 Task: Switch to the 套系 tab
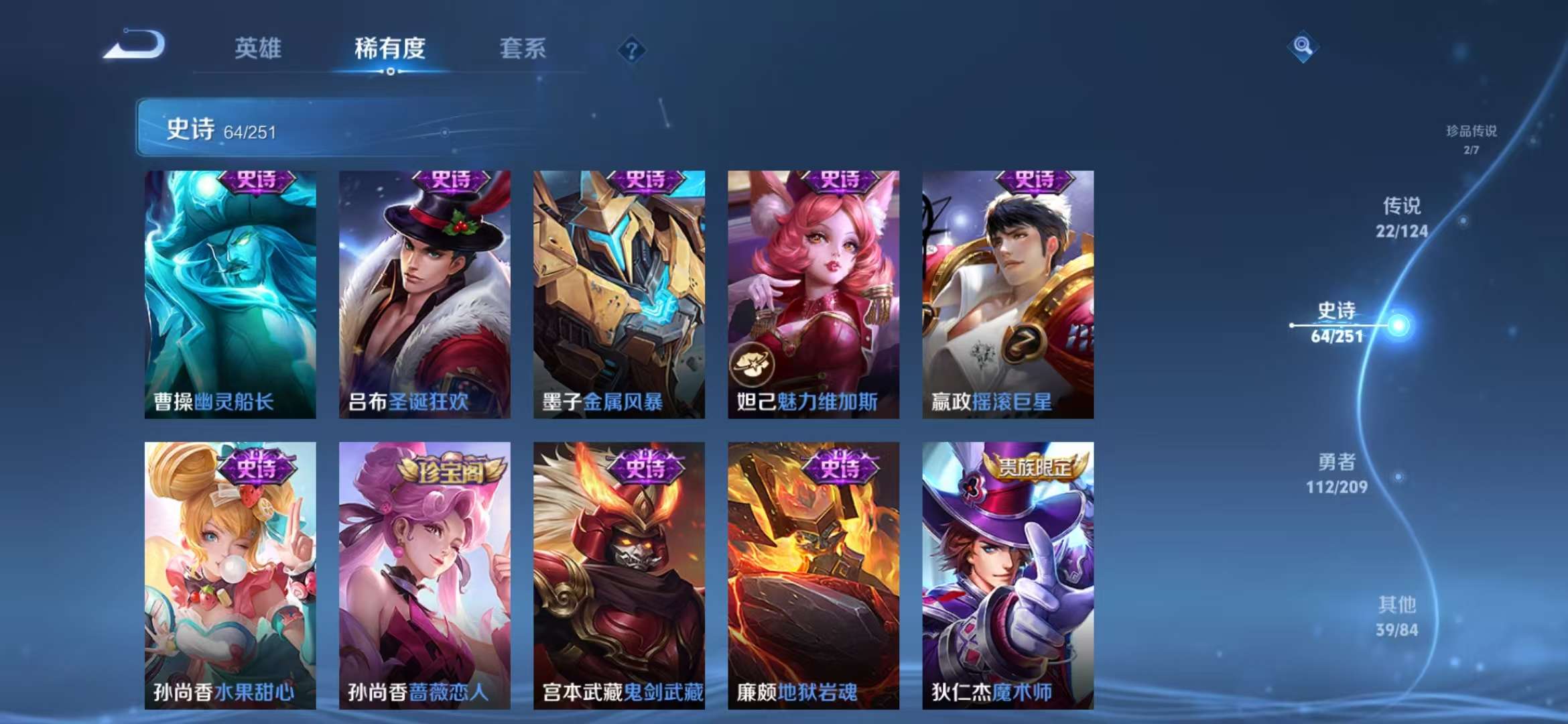[x=521, y=48]
